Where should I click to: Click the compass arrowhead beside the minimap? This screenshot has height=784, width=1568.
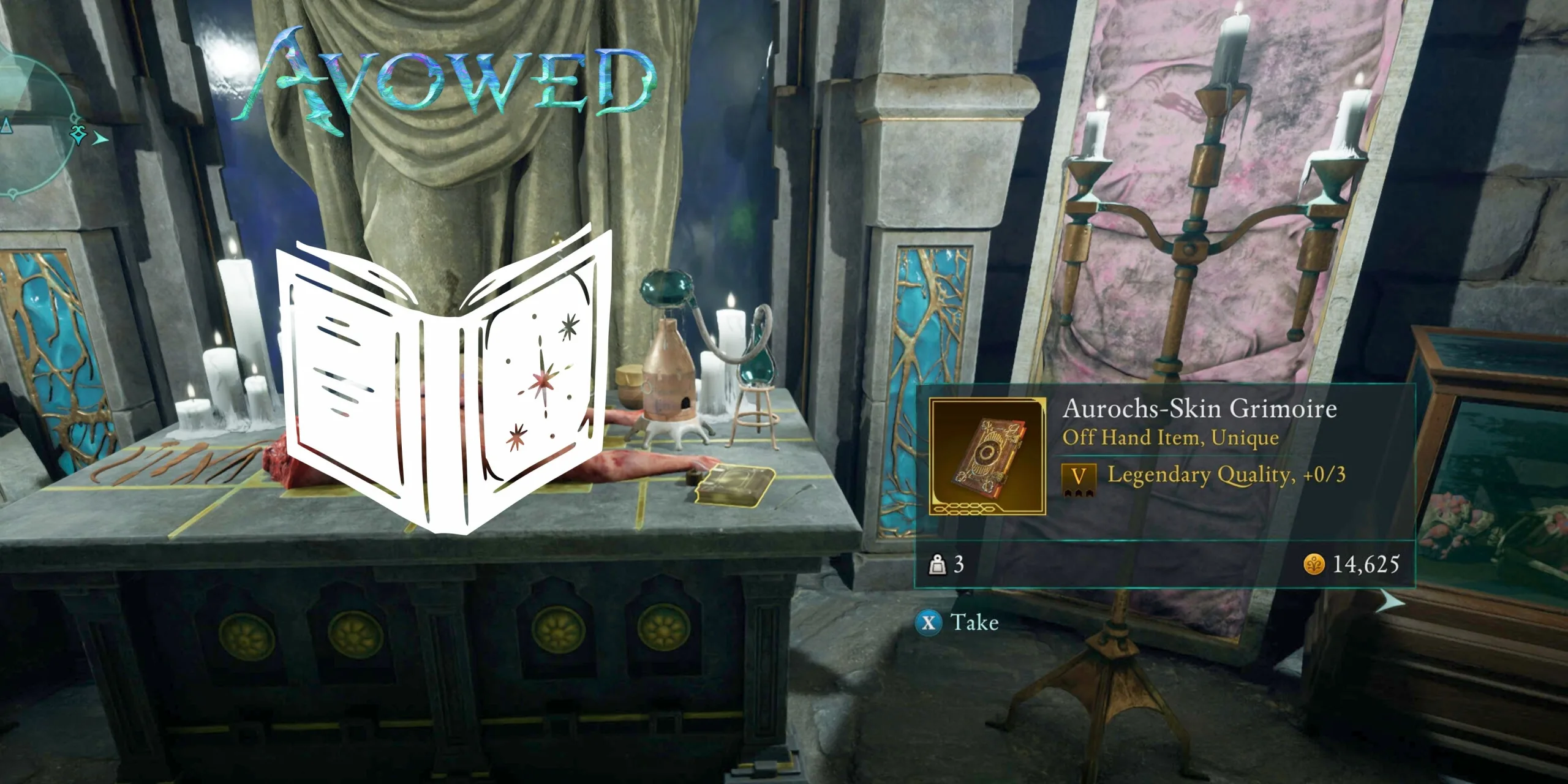click(100, 137)
